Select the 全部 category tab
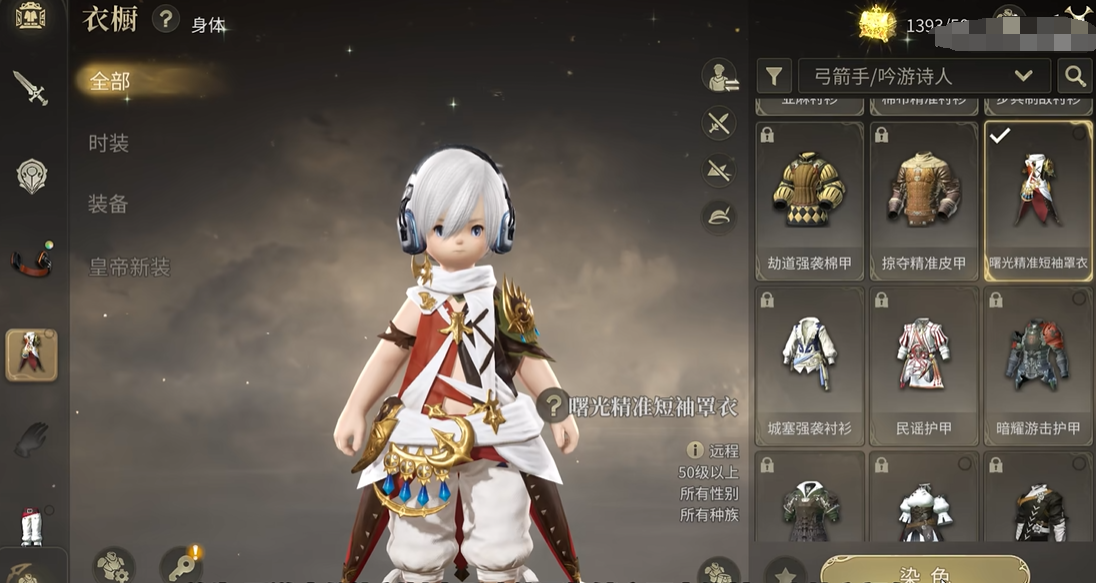 110,81
